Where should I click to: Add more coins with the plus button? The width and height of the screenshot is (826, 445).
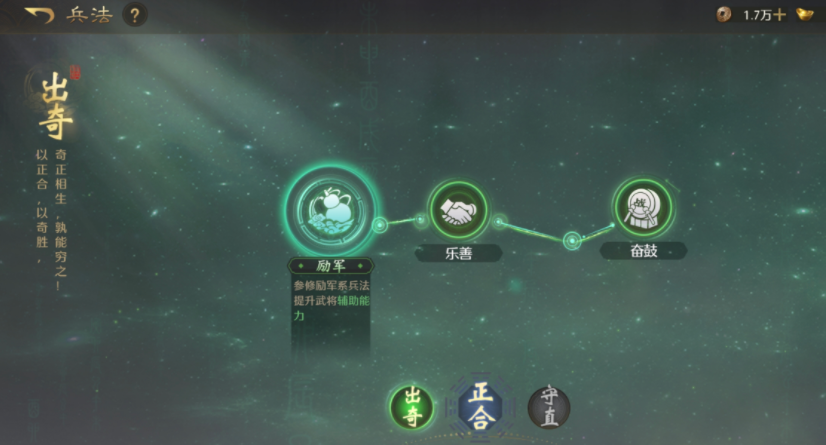coord(780,15)
